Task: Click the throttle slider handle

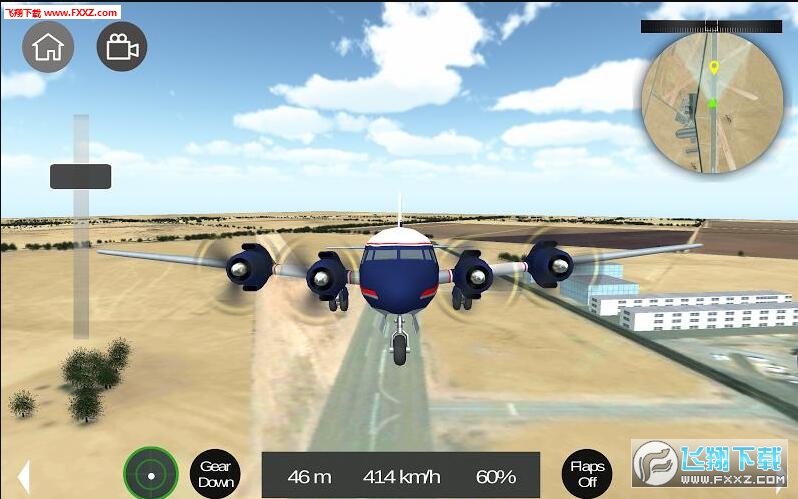Action: click(81, 177)
